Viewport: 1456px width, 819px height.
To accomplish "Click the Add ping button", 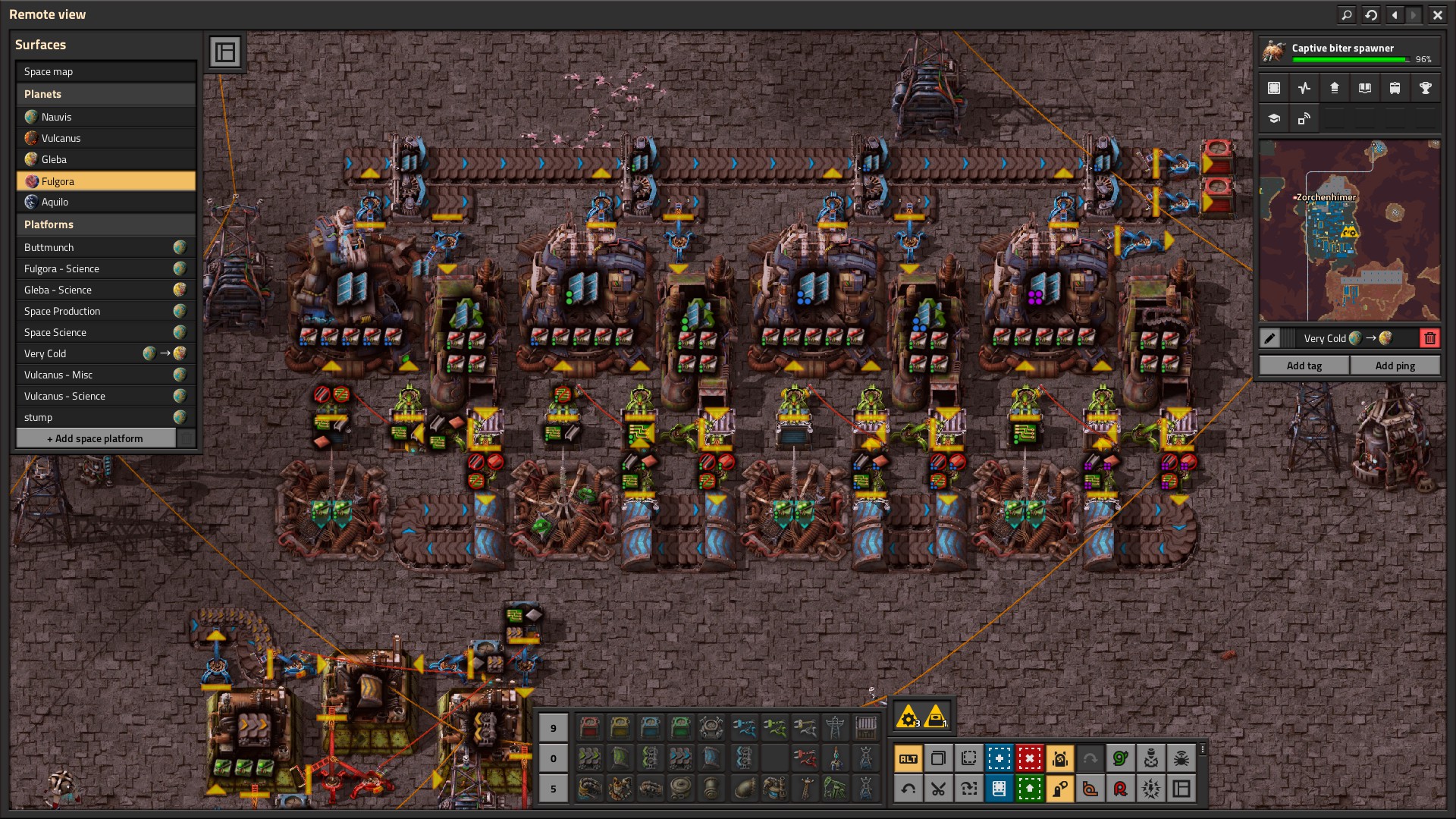I will coord(1395,366).
